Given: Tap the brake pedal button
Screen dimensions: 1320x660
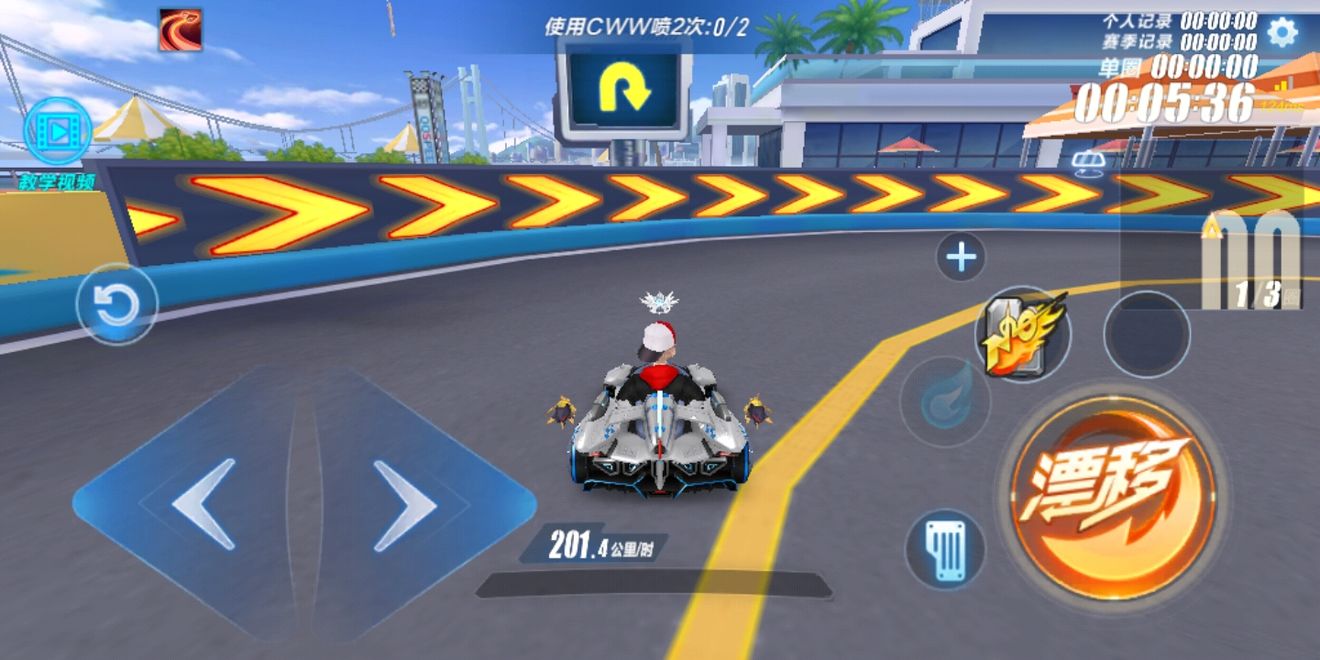Looking at the screenshot, I should pyautogui.click(x=944, y=549).
